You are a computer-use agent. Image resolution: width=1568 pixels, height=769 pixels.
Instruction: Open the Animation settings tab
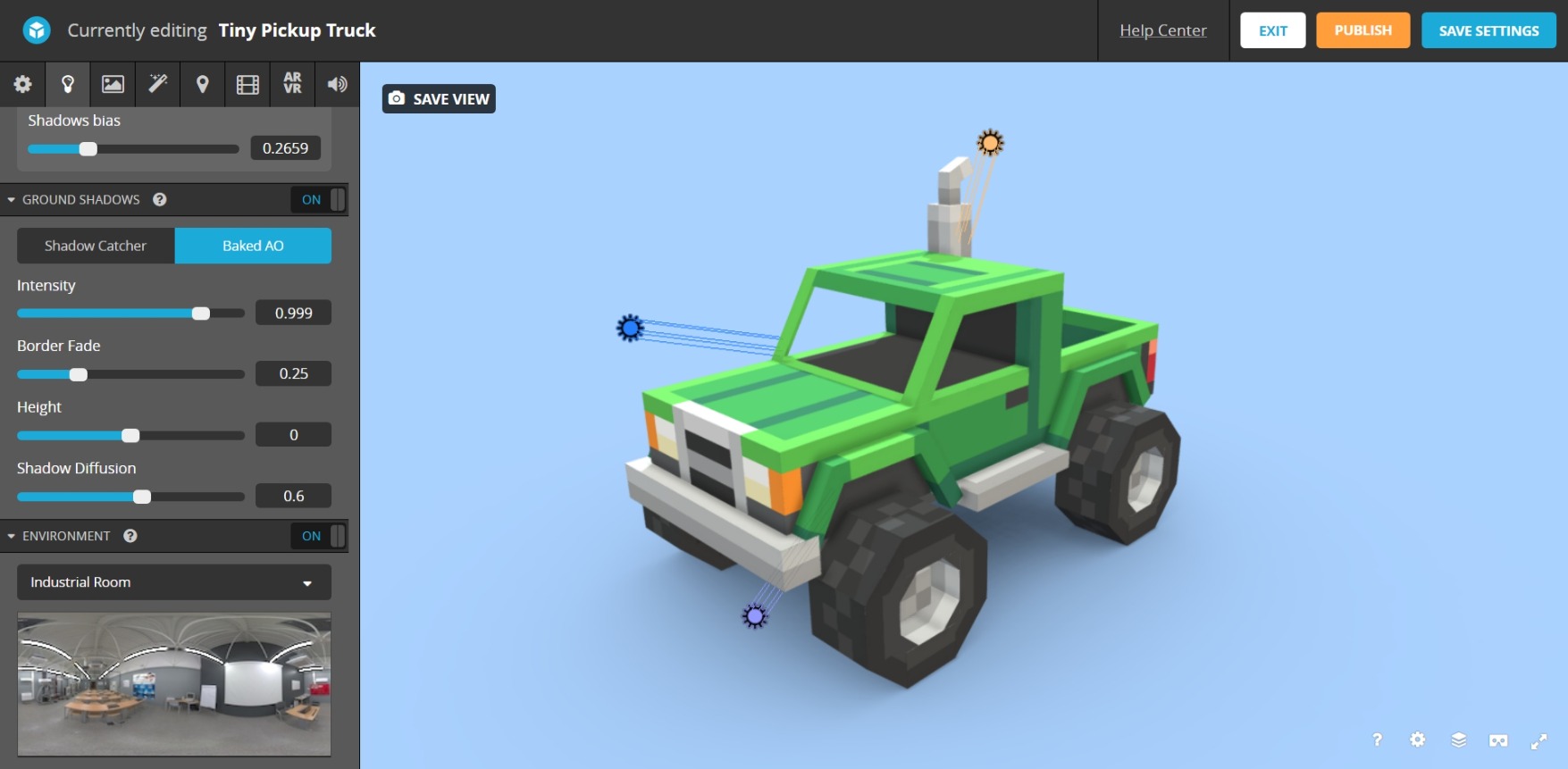tap(247, 84)
